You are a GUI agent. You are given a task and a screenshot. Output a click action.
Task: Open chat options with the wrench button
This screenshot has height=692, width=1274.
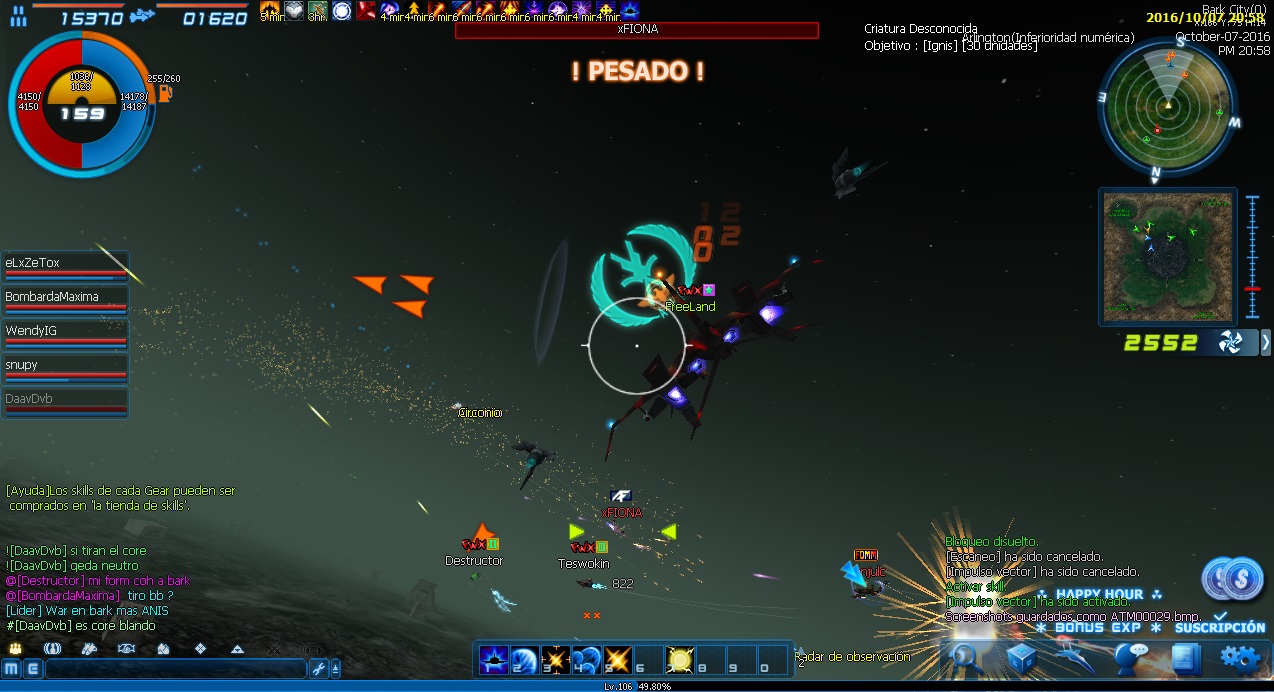(x=319, y=669)
